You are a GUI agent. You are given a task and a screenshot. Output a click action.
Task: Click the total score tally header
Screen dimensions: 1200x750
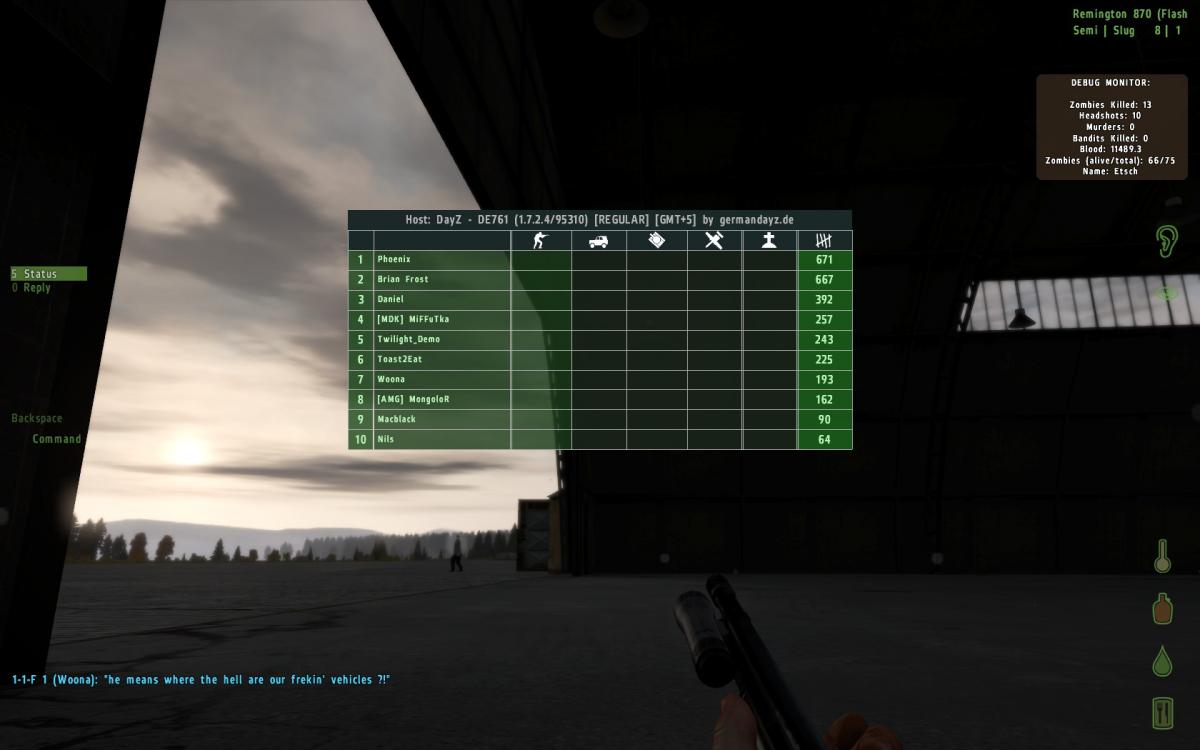pos(824,241)
